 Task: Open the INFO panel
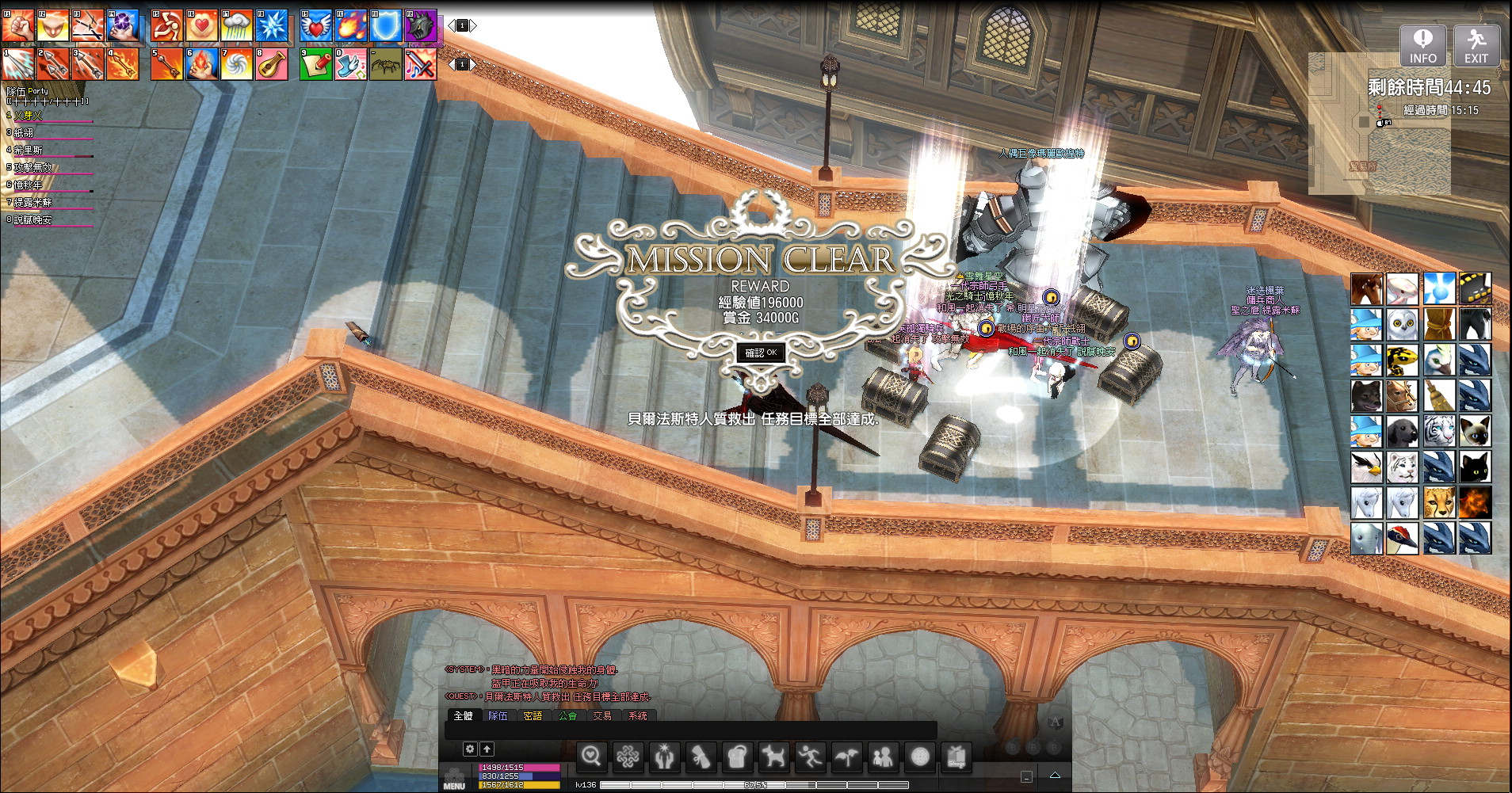point(1422,45)
